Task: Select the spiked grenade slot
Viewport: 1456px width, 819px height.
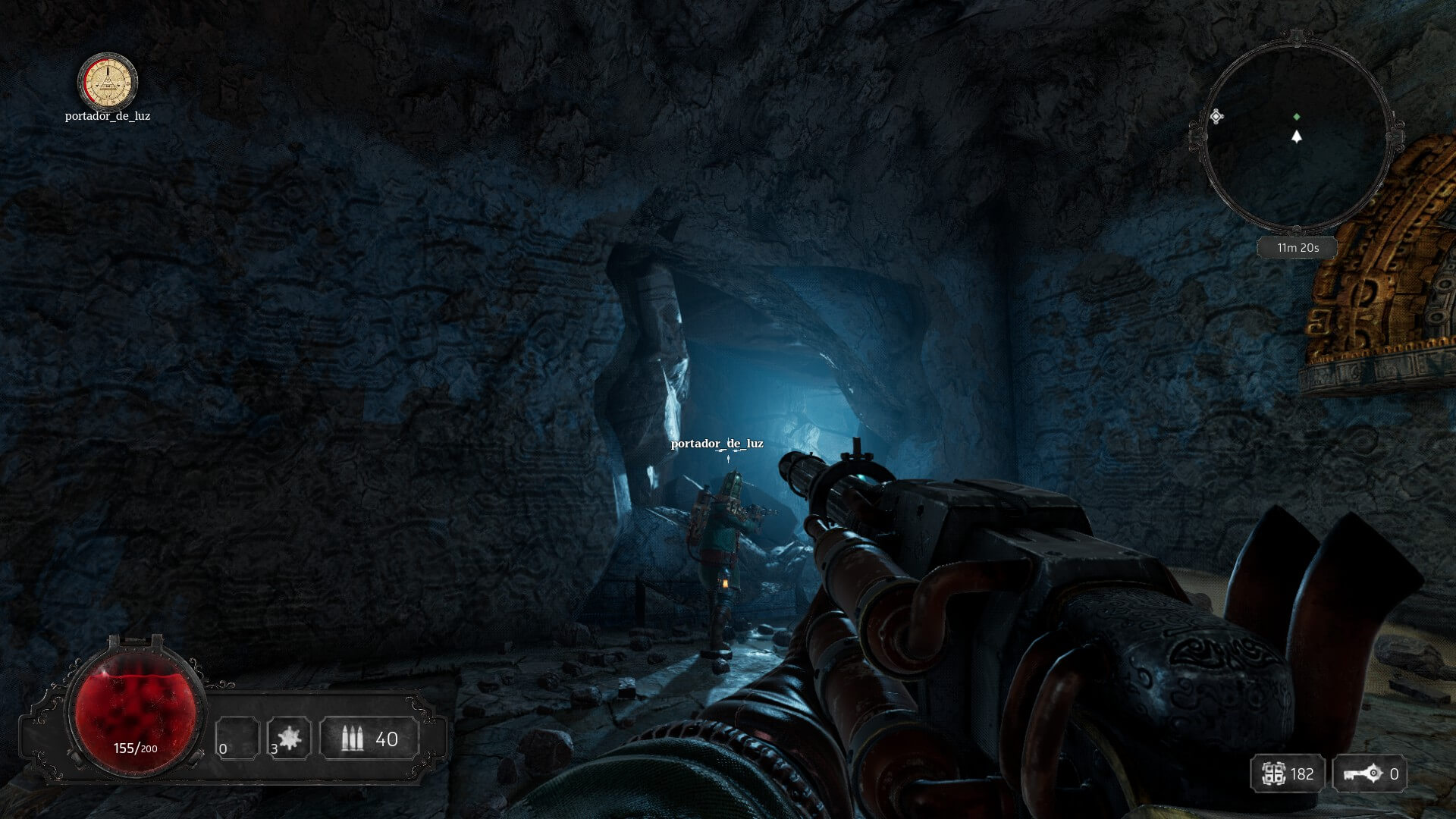Action: click(x=289, y=738)
